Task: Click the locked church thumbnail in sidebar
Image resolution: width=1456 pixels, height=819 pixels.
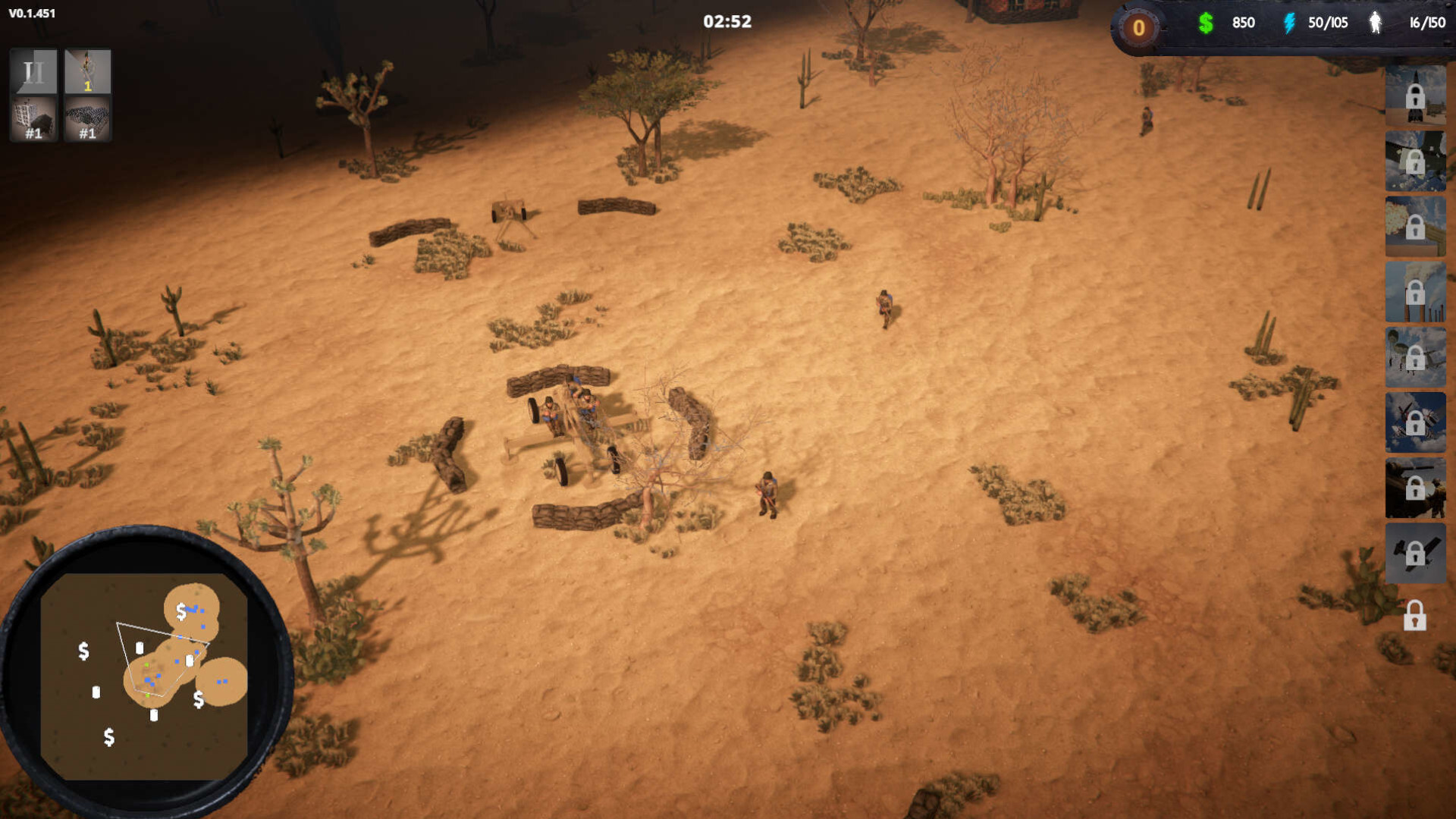Action: coord(1415,96)
